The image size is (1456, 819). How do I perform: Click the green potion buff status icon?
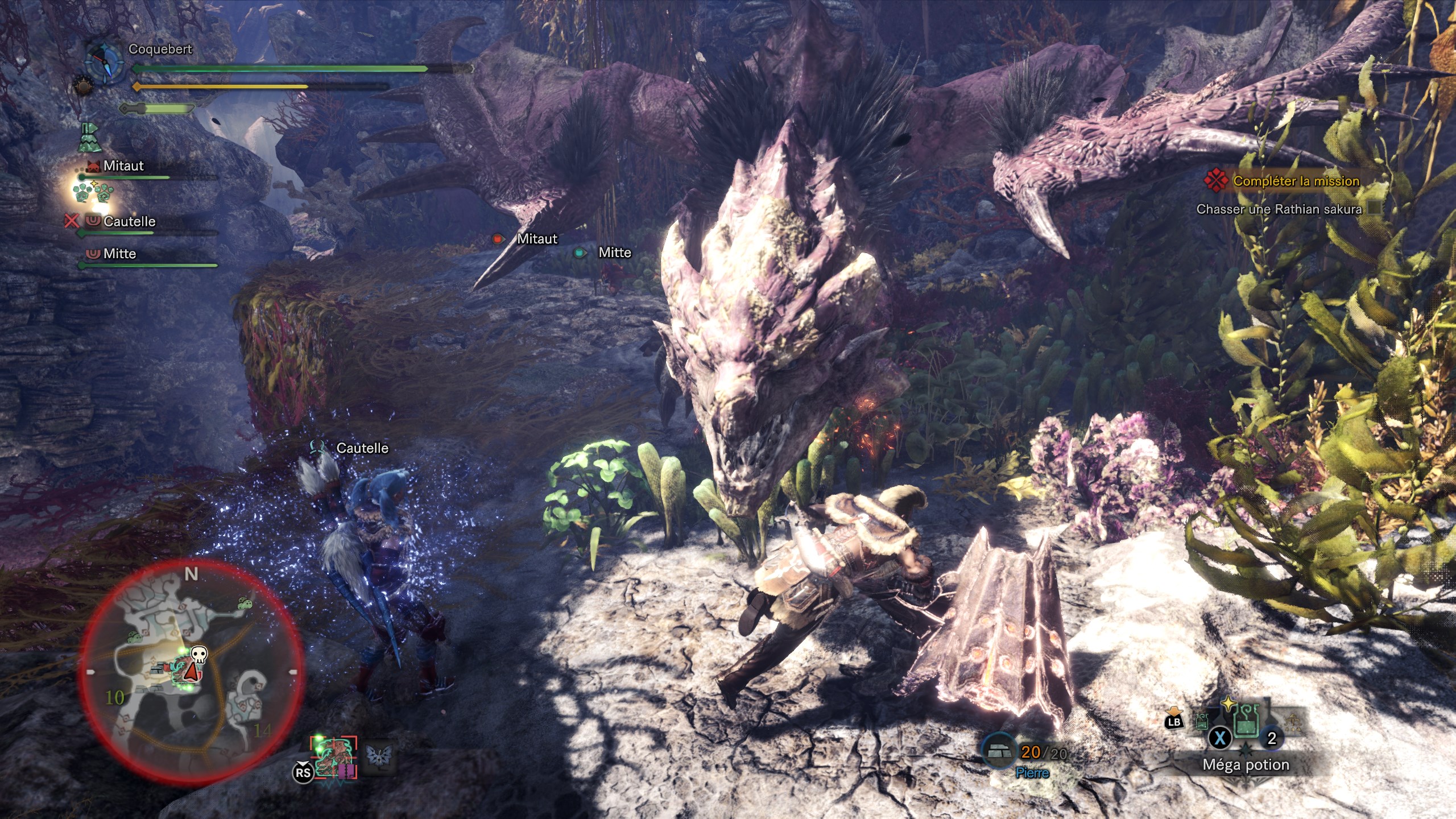click(89, 138)
